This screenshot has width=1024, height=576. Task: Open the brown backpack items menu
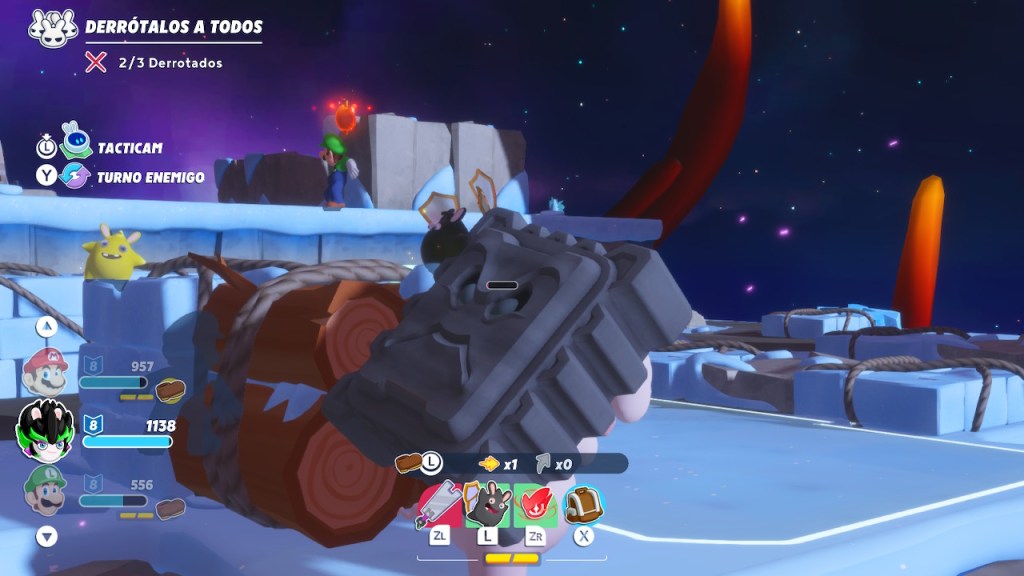pyautogui.click(x=583, y=505)
